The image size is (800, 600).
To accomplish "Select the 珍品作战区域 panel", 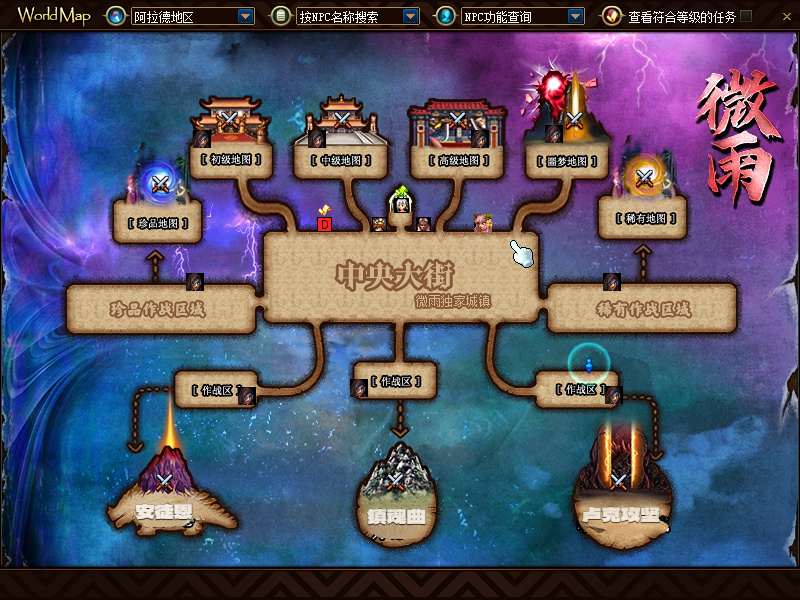I will pyautogui.click(x=158, y=309).
